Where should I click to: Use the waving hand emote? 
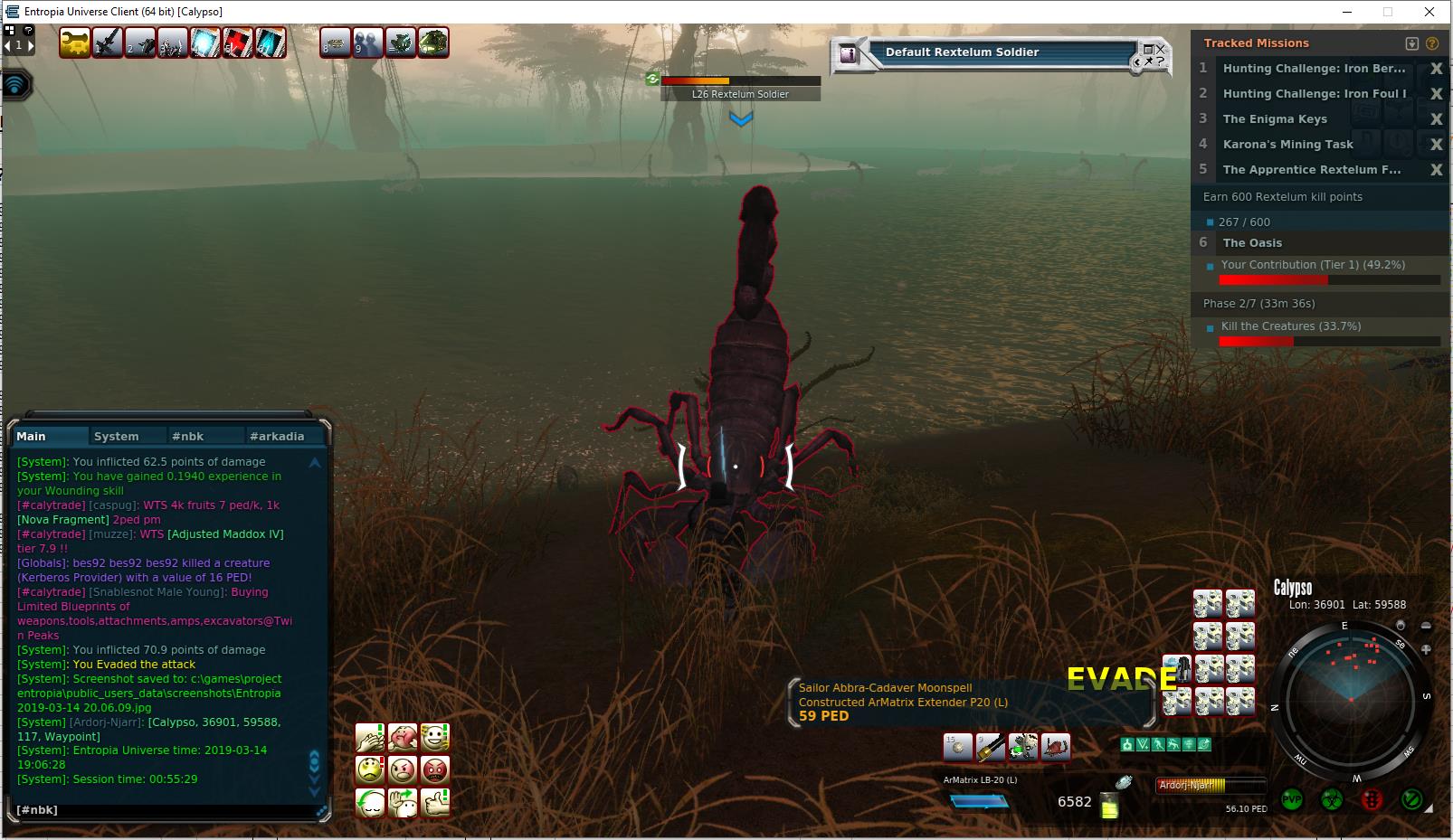coord(403,802)
